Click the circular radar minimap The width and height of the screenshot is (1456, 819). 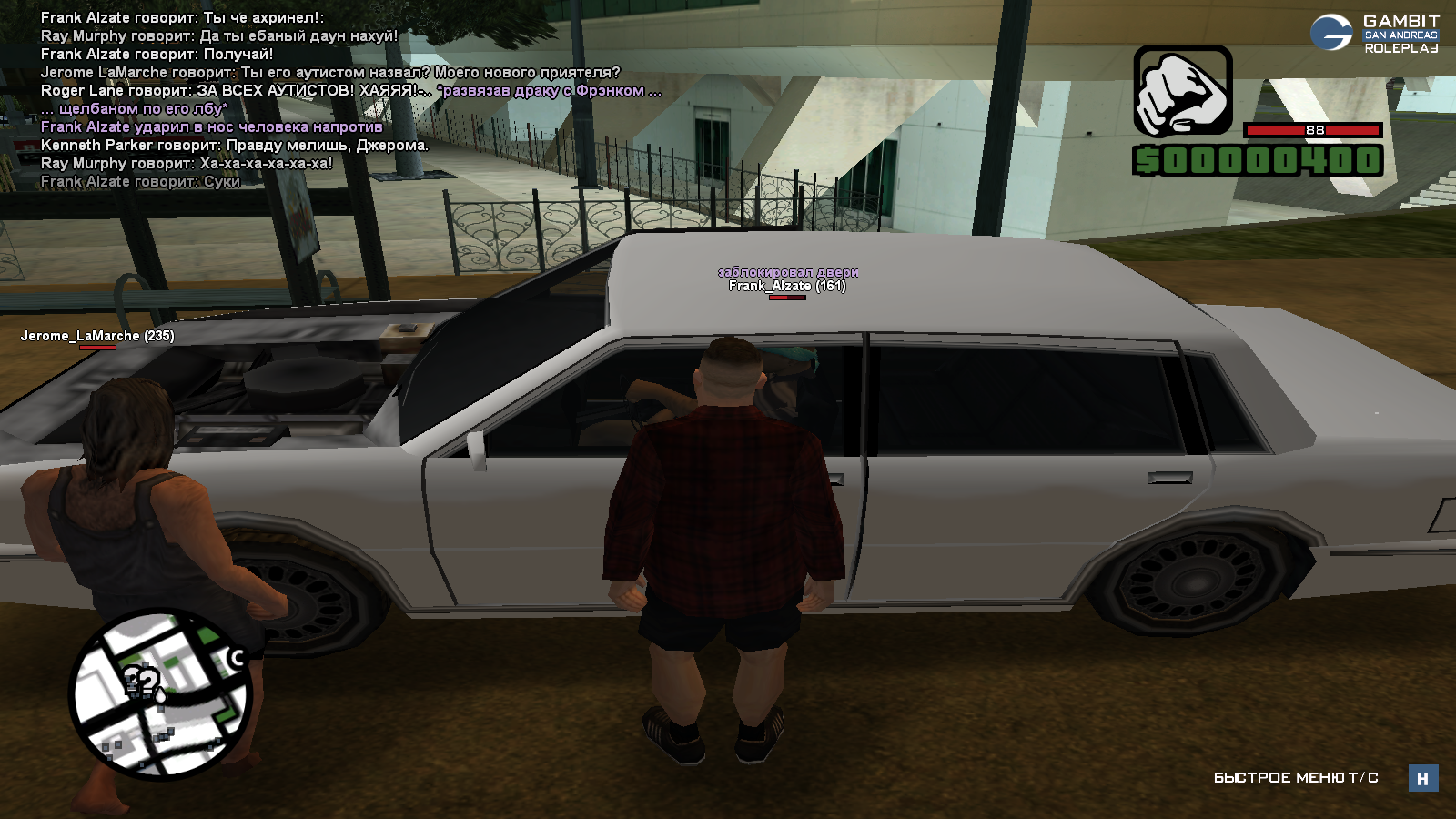[x=161, y=694]
